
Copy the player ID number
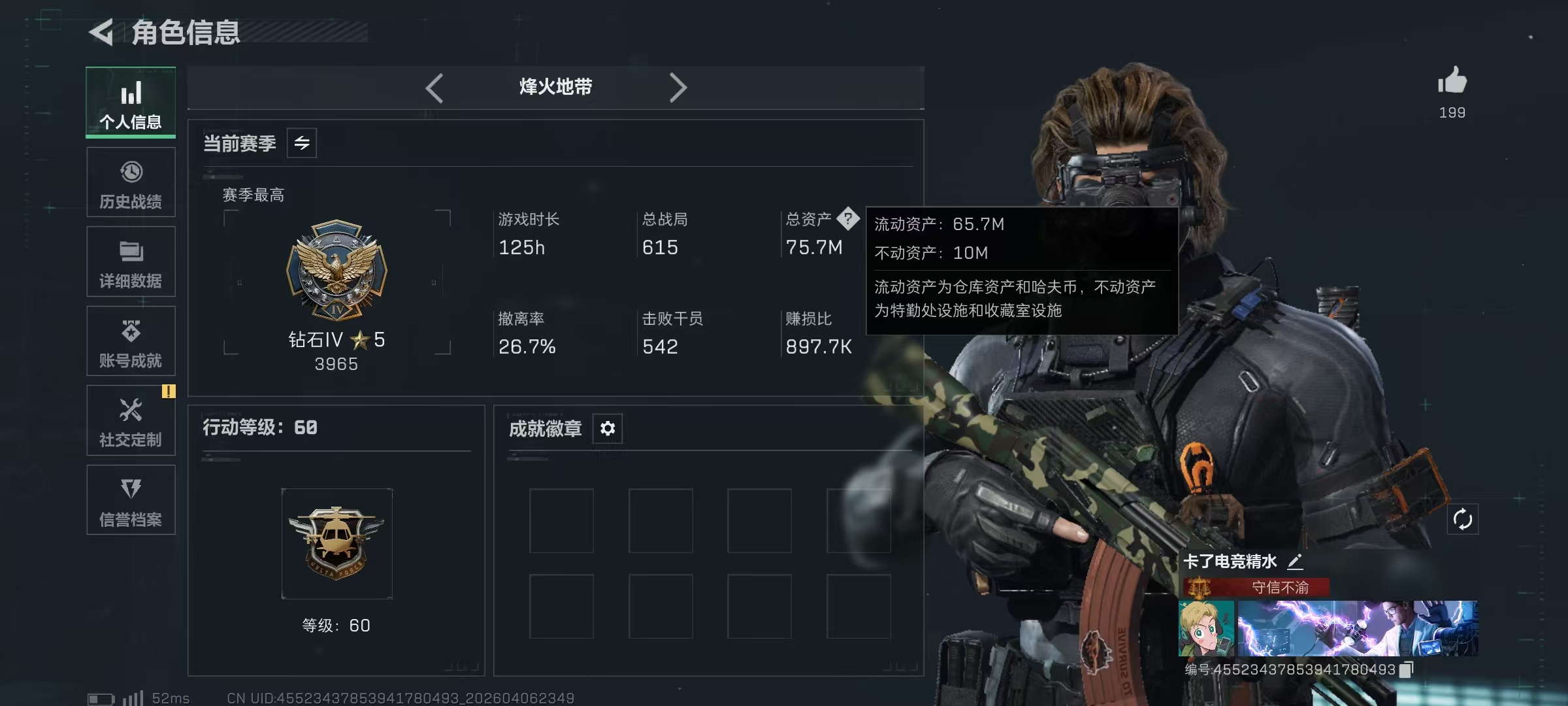point(1406,669)
